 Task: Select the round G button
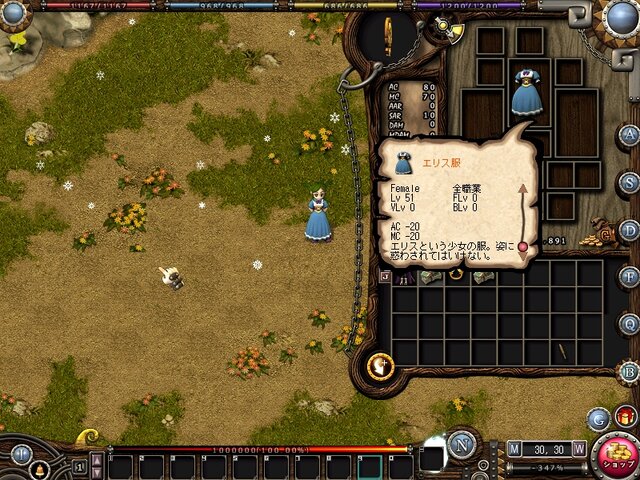tap(598, 418)
